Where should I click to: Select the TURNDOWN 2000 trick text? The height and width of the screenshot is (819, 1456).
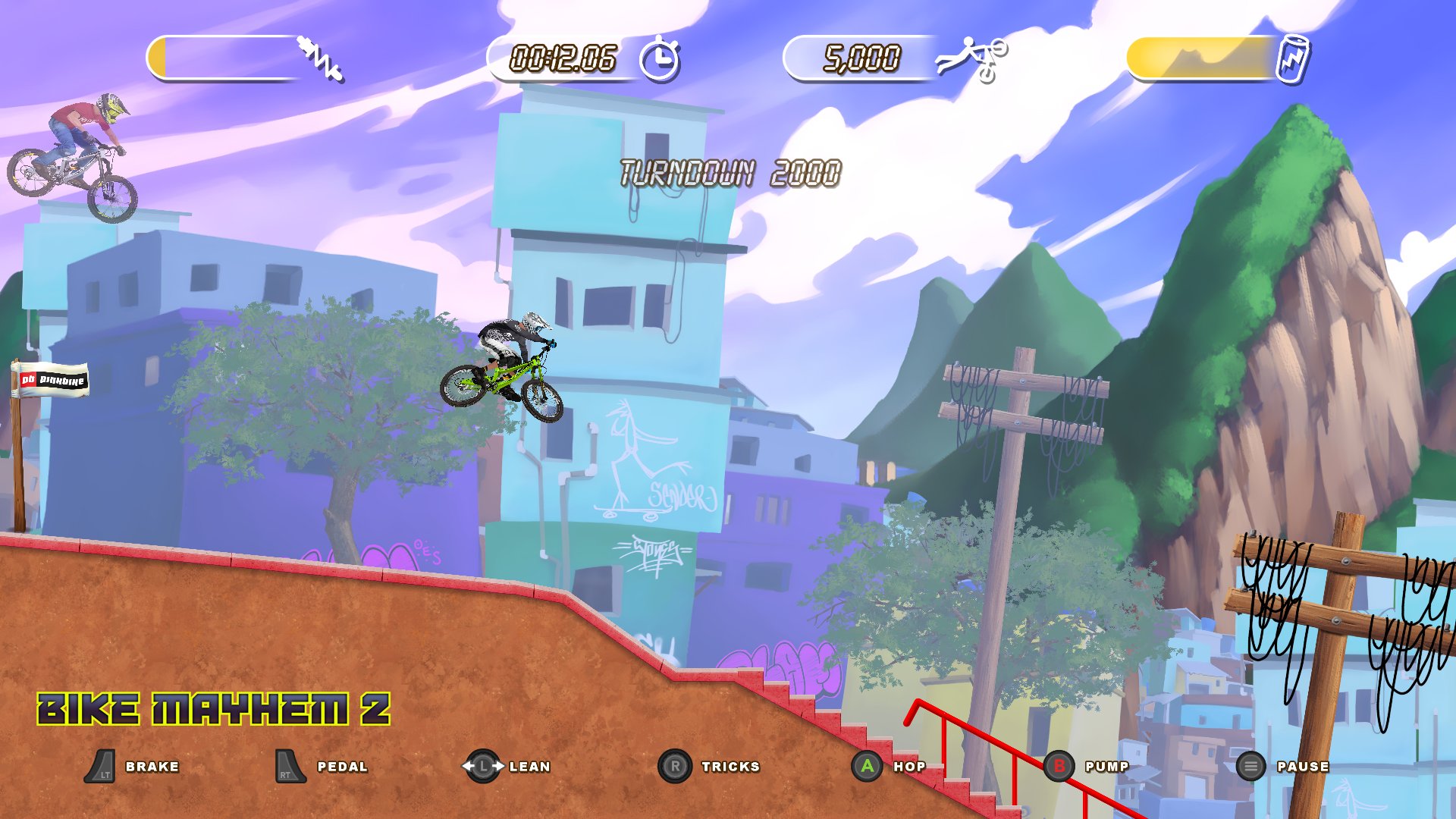tap(730, 172)
